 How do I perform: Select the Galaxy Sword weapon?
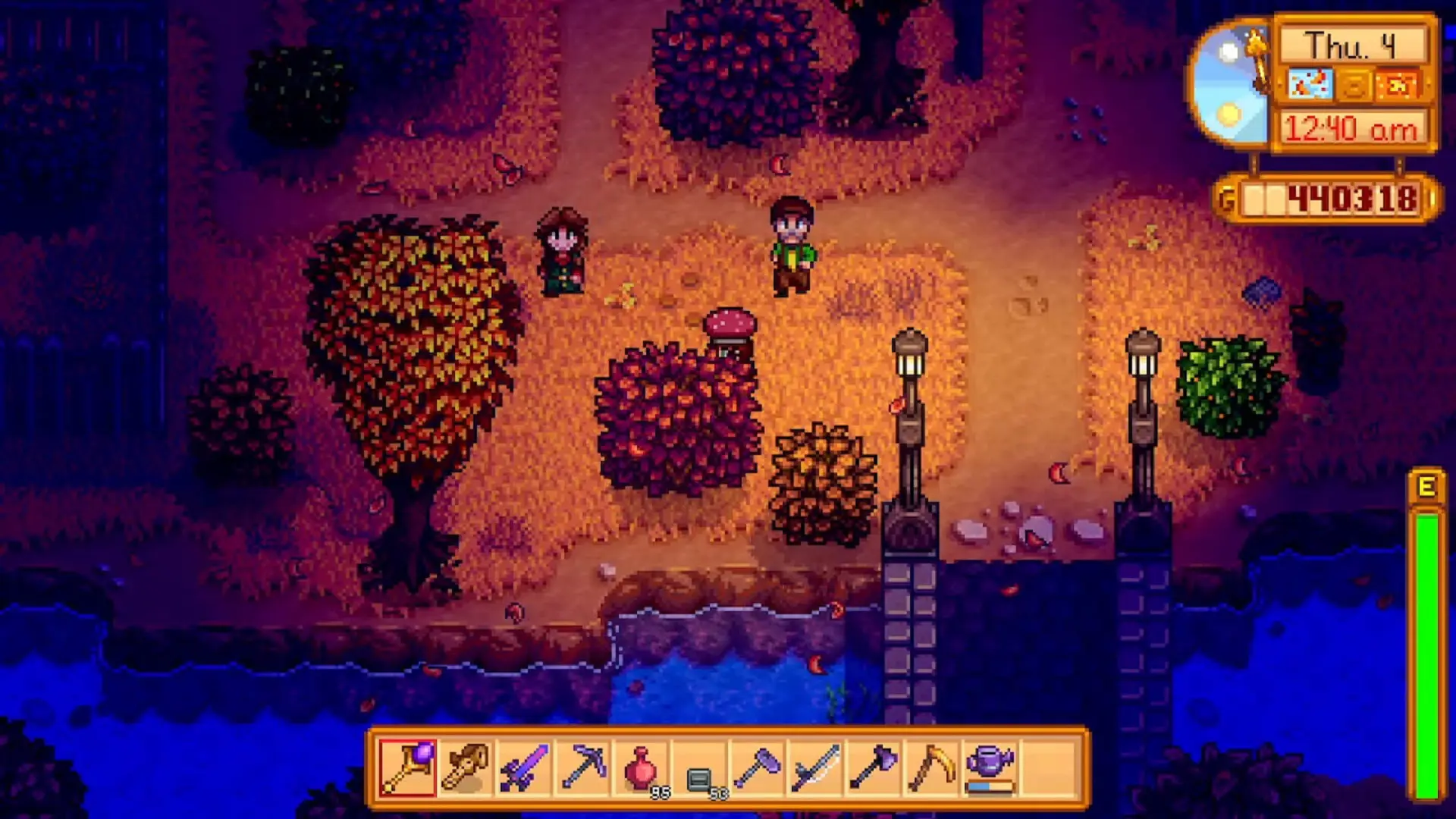pos(523,766)
